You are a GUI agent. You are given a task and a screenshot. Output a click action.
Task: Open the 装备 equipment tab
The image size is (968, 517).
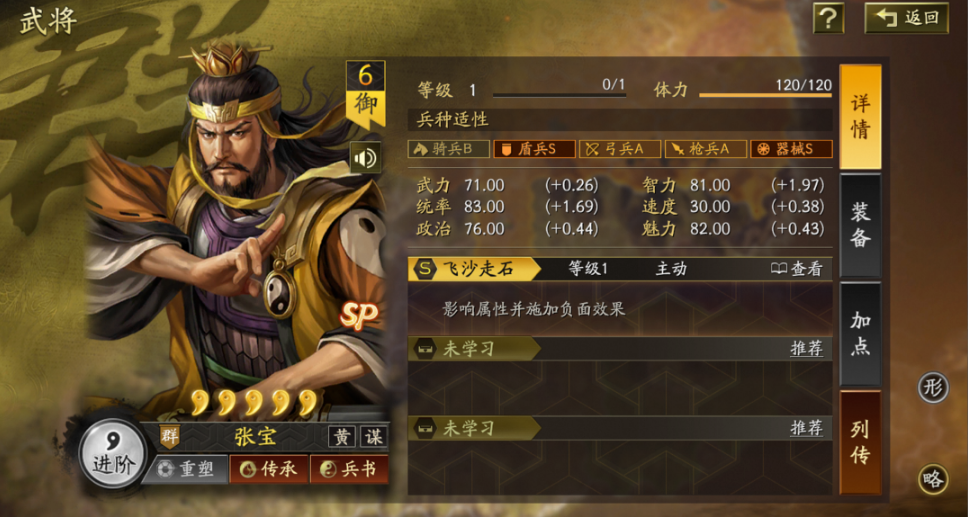point(860,225)
